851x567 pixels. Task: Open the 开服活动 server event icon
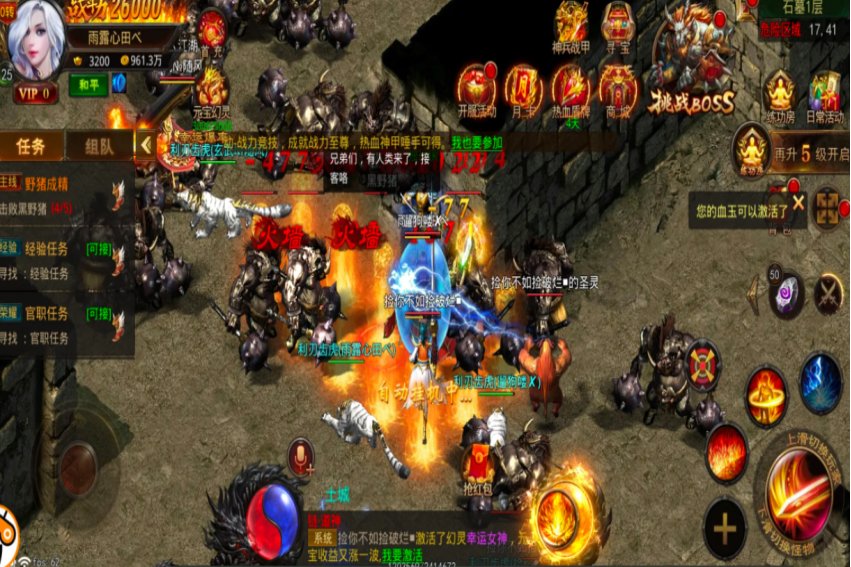[476, 90]
